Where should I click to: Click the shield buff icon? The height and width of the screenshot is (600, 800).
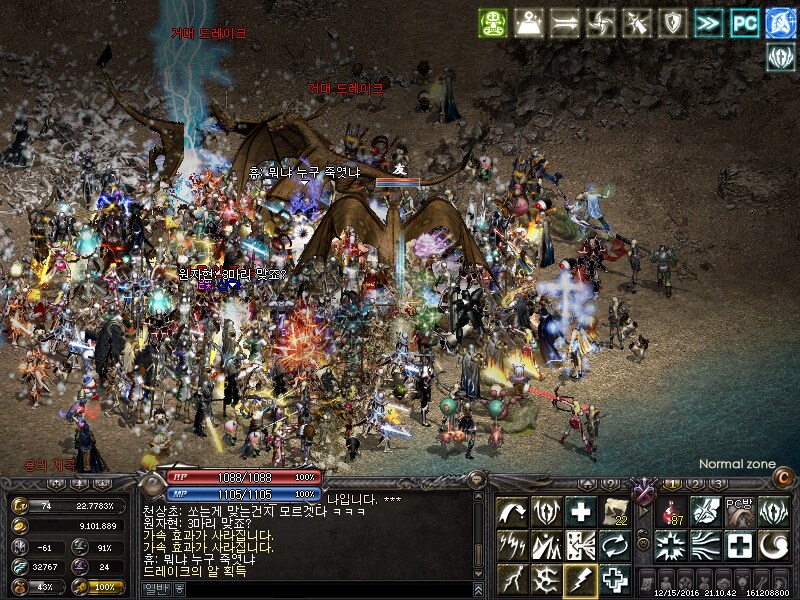pos(672,23)
